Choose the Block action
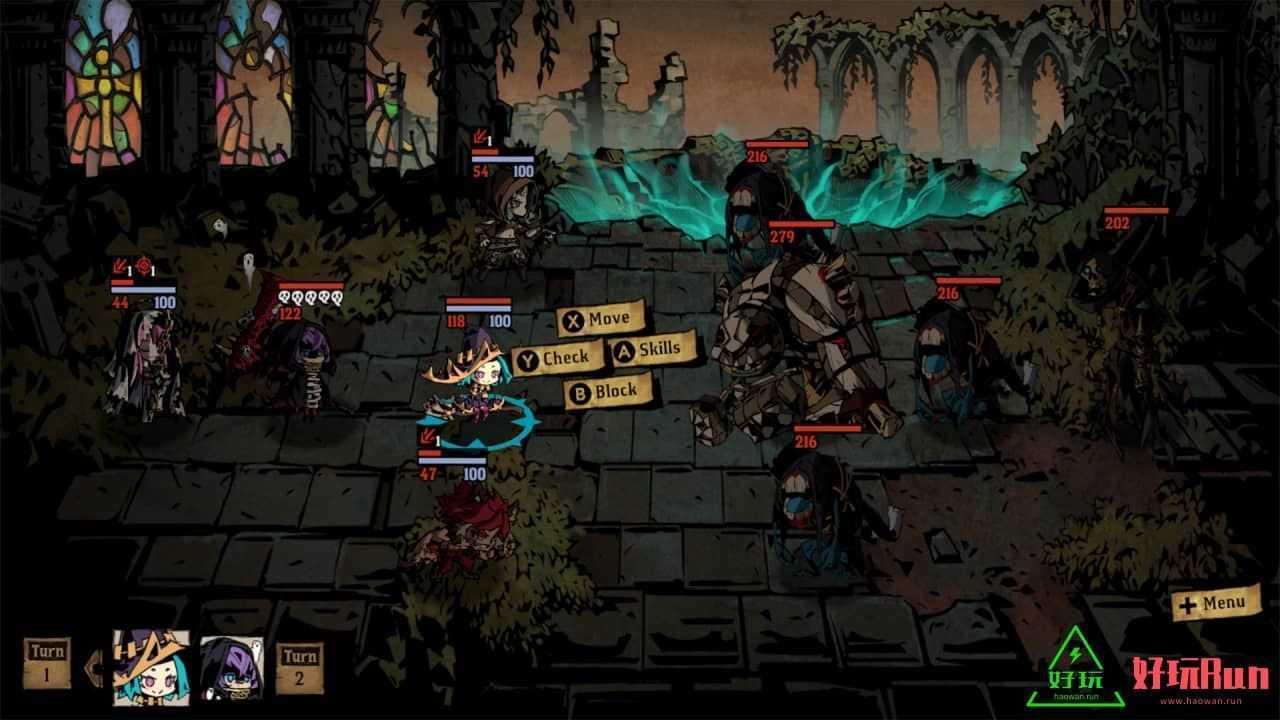This screenshot has height=720, width=1280. [x=608, y=392]
